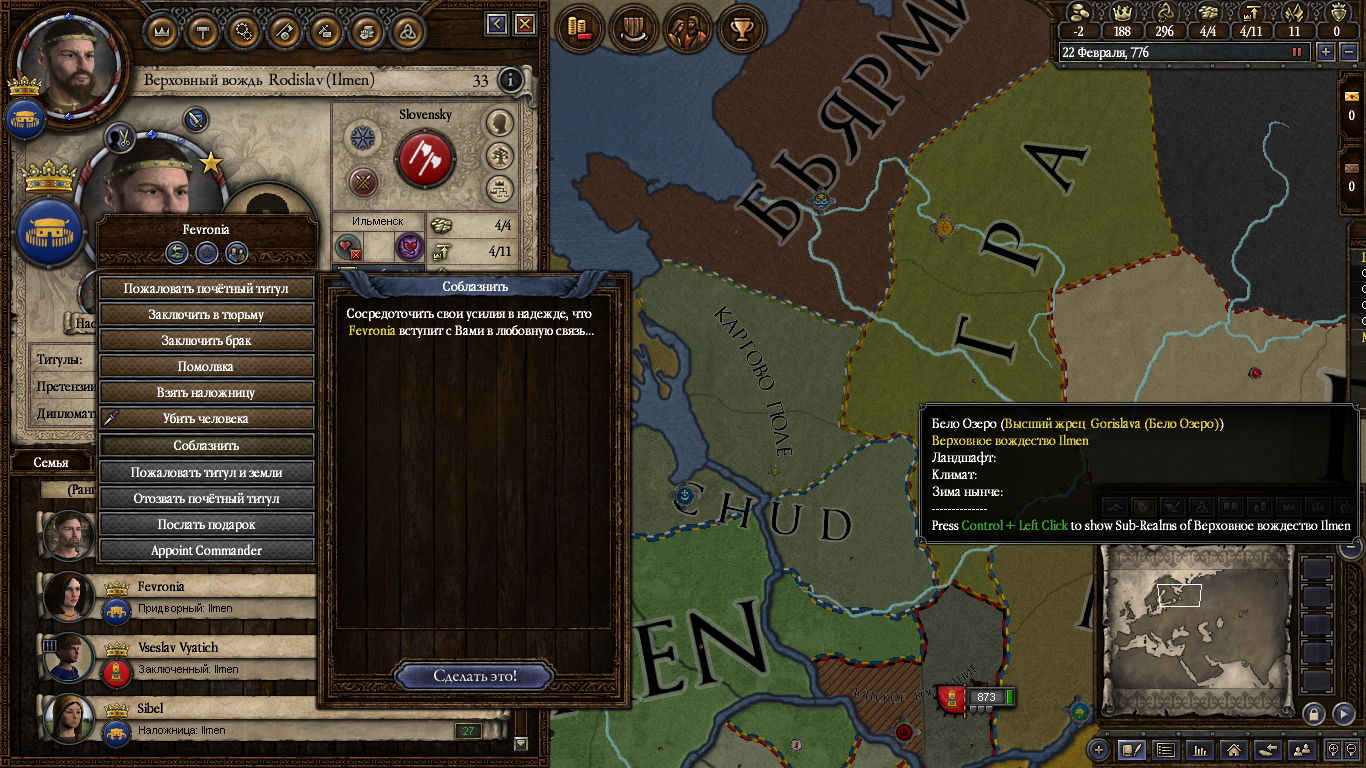Show character info via 'i' button
Image resolution: width=1366 pixels, height=768 pixels.
coord(510,80)
